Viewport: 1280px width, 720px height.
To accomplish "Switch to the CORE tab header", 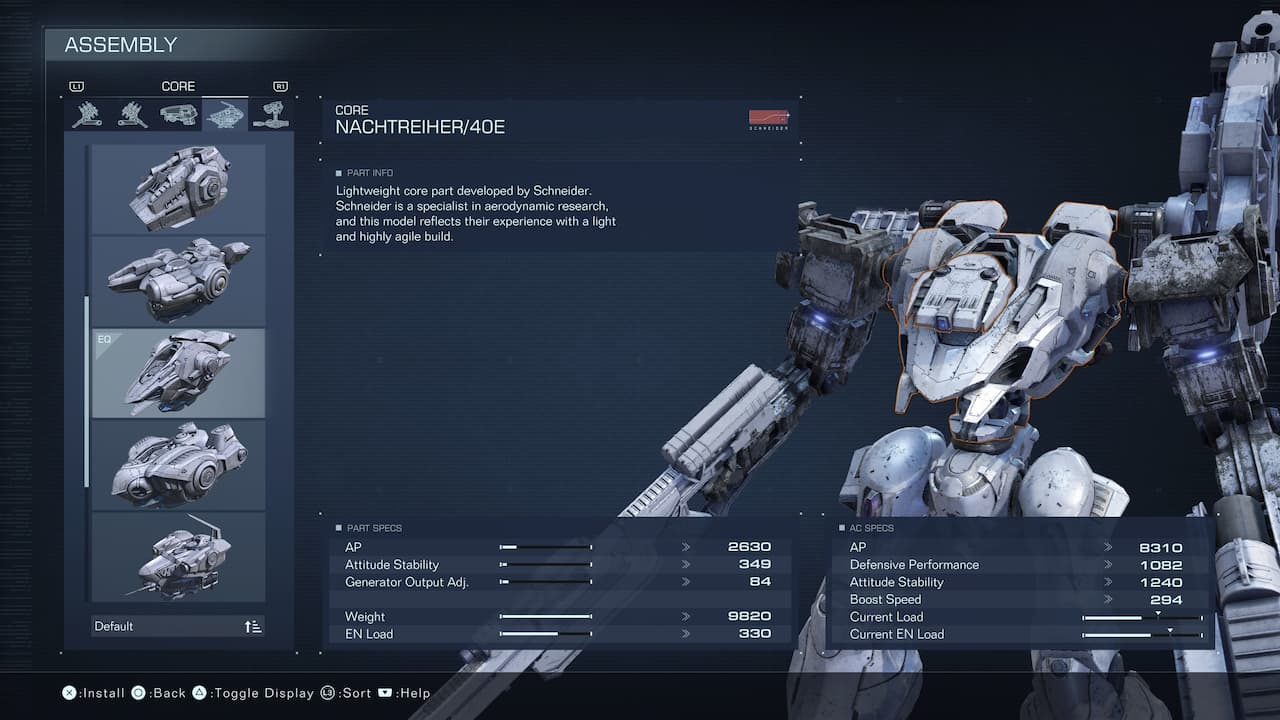I will [178, 85].
